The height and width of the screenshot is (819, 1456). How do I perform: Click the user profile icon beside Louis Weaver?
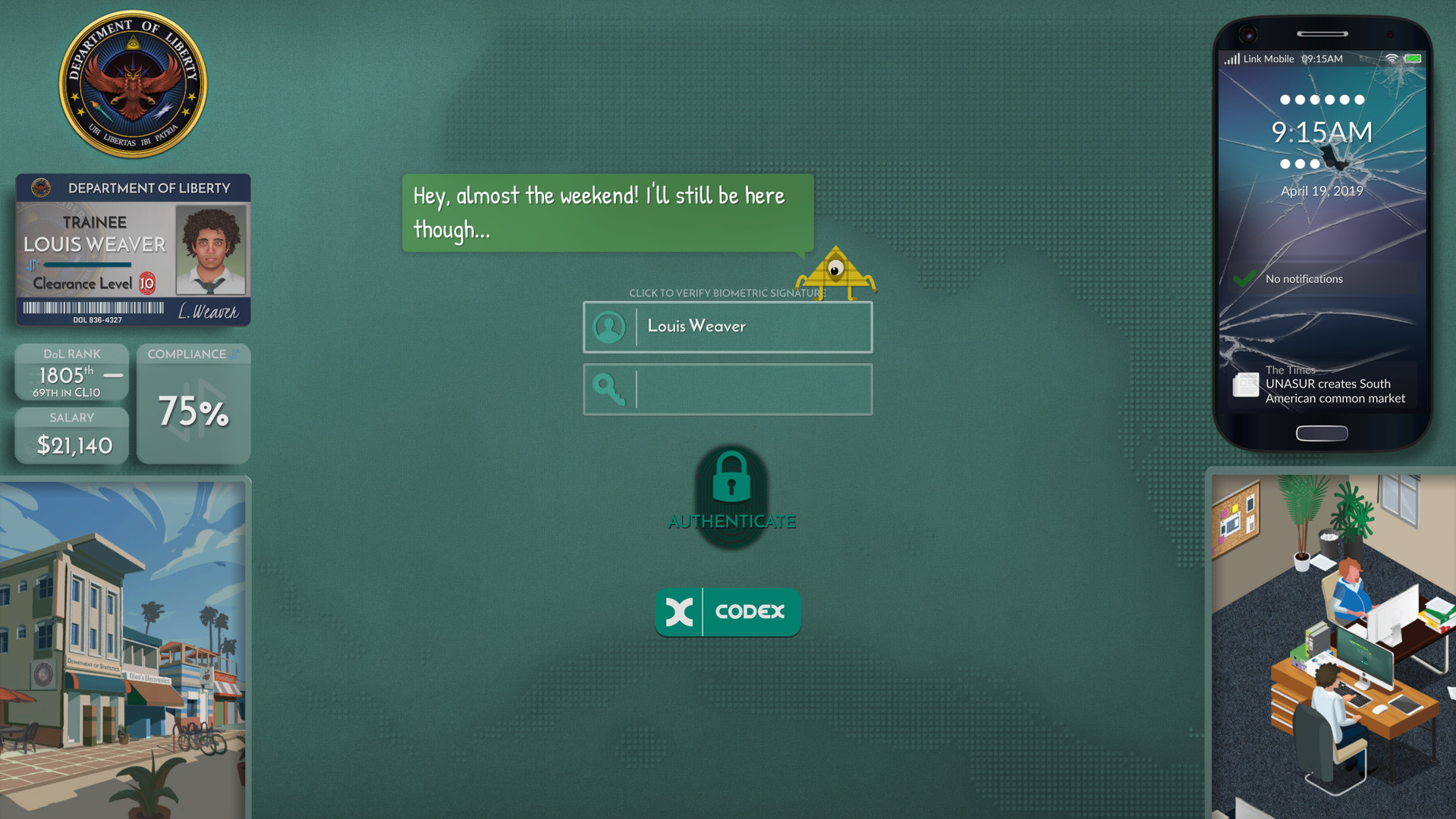[609, 327]
